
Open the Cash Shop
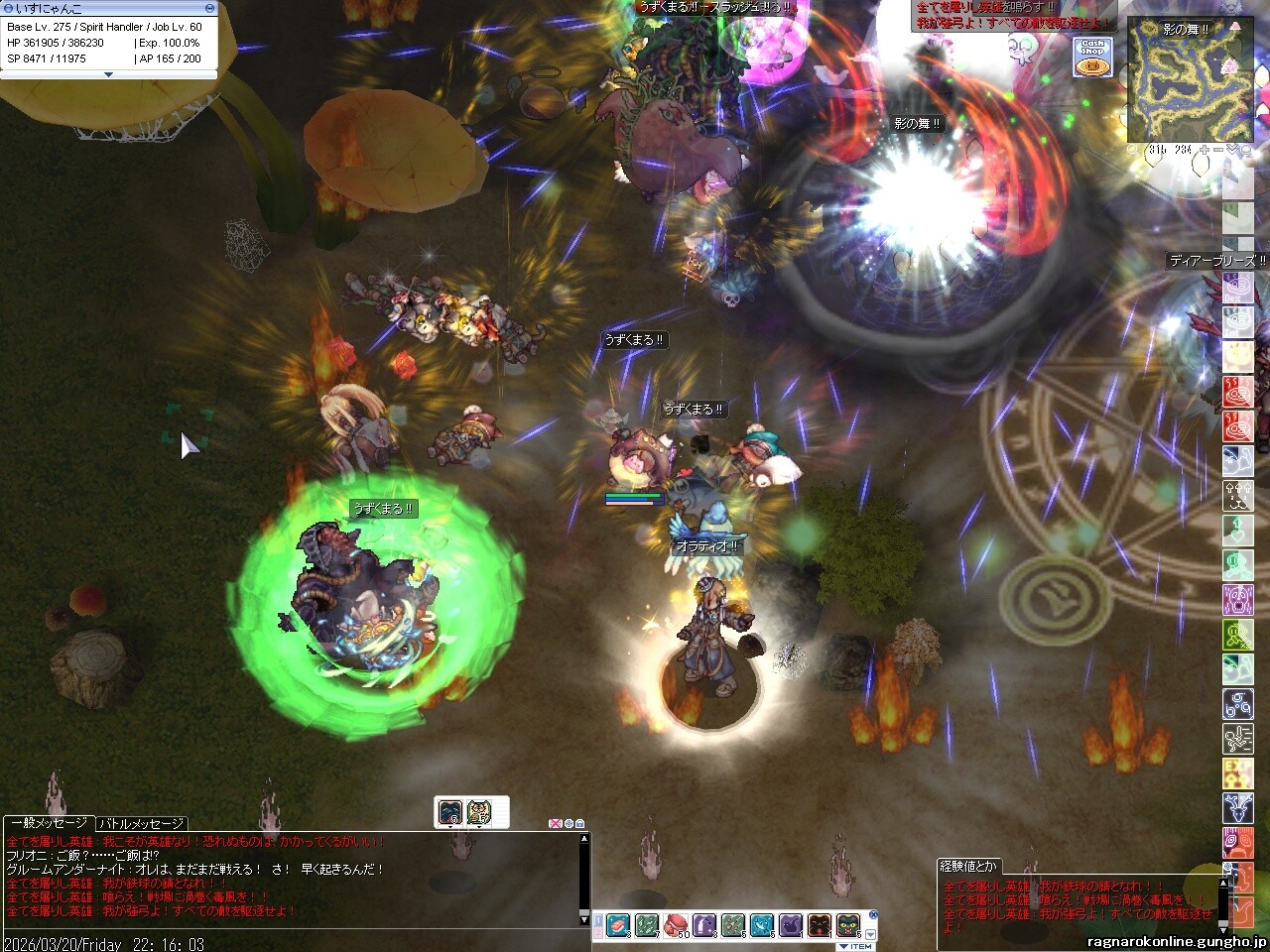(x=1092, y=57)
